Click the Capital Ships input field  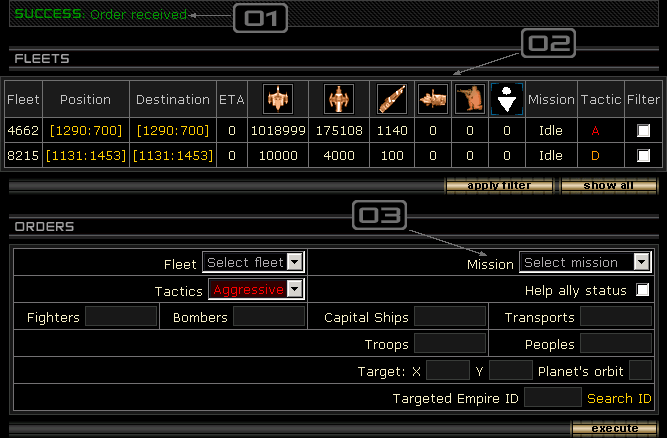pyautogui.click(x=450, y=317)
